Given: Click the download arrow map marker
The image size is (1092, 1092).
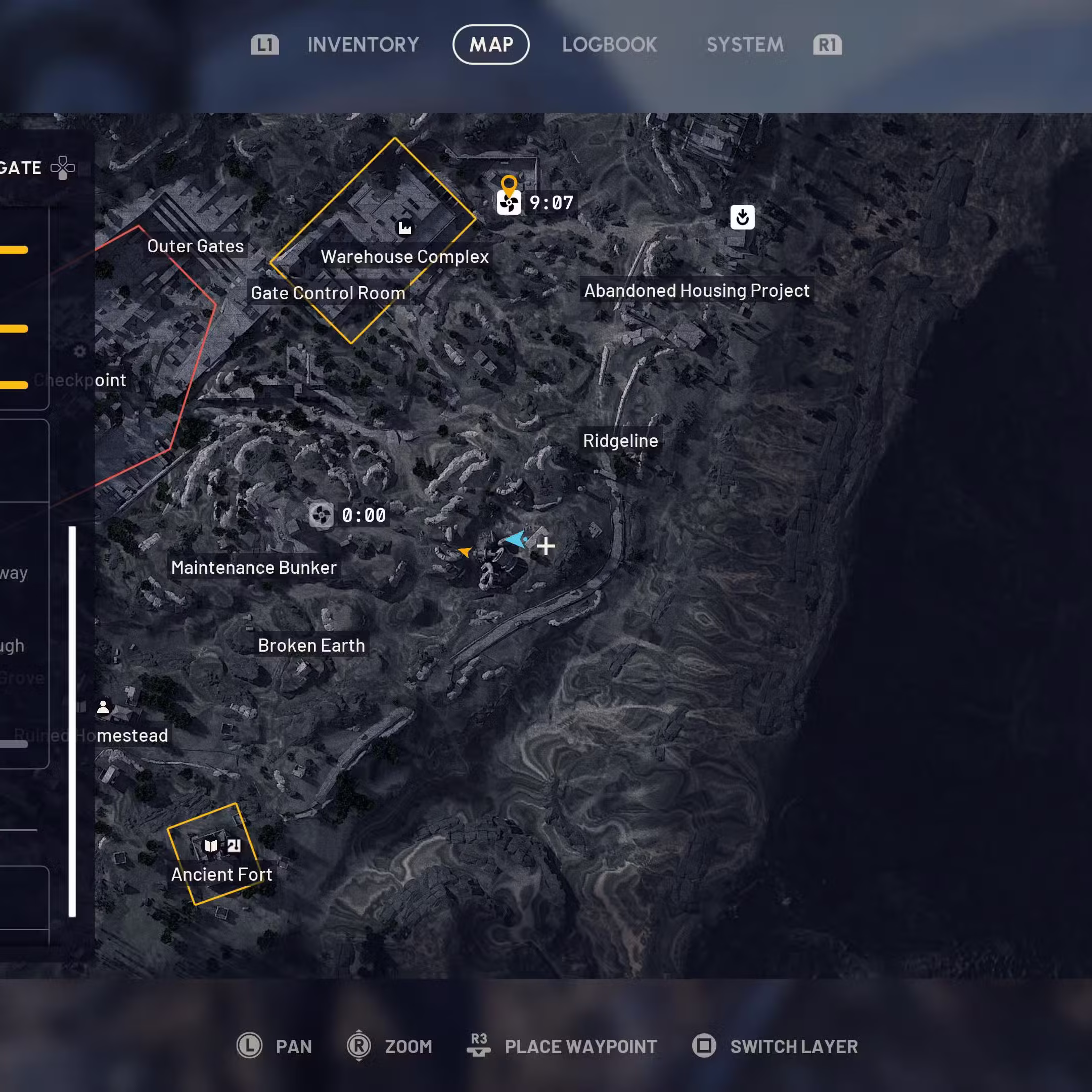Looking at the screenshot, I should pyautogui.click(x=742, y=217).
